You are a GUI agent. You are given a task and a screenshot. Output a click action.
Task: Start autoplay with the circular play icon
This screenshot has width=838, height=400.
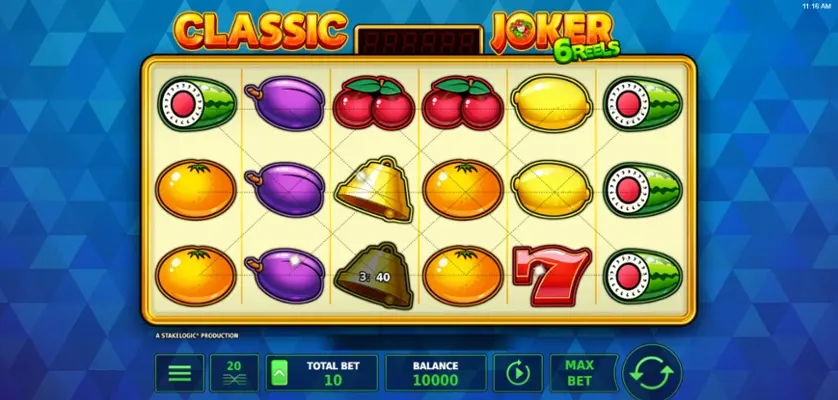(x=517, y=373)
